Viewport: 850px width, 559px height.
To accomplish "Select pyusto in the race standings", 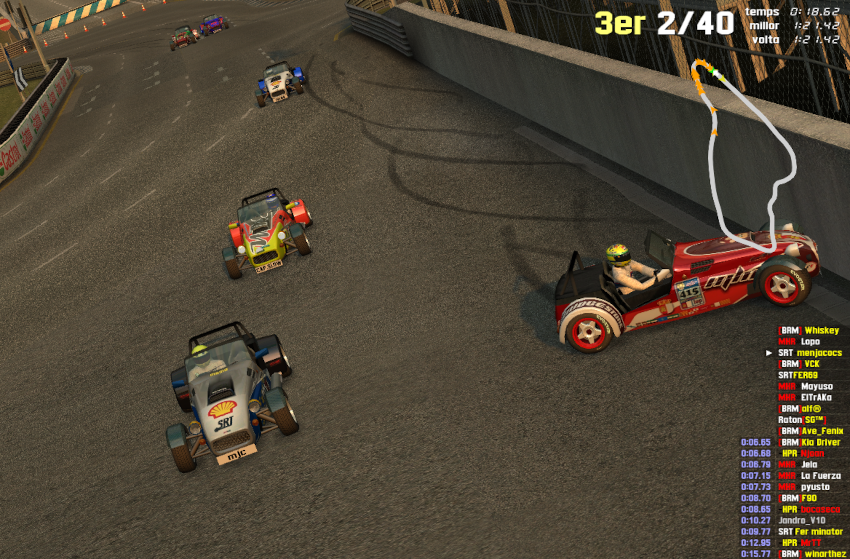I will click(x=815, y=486).
